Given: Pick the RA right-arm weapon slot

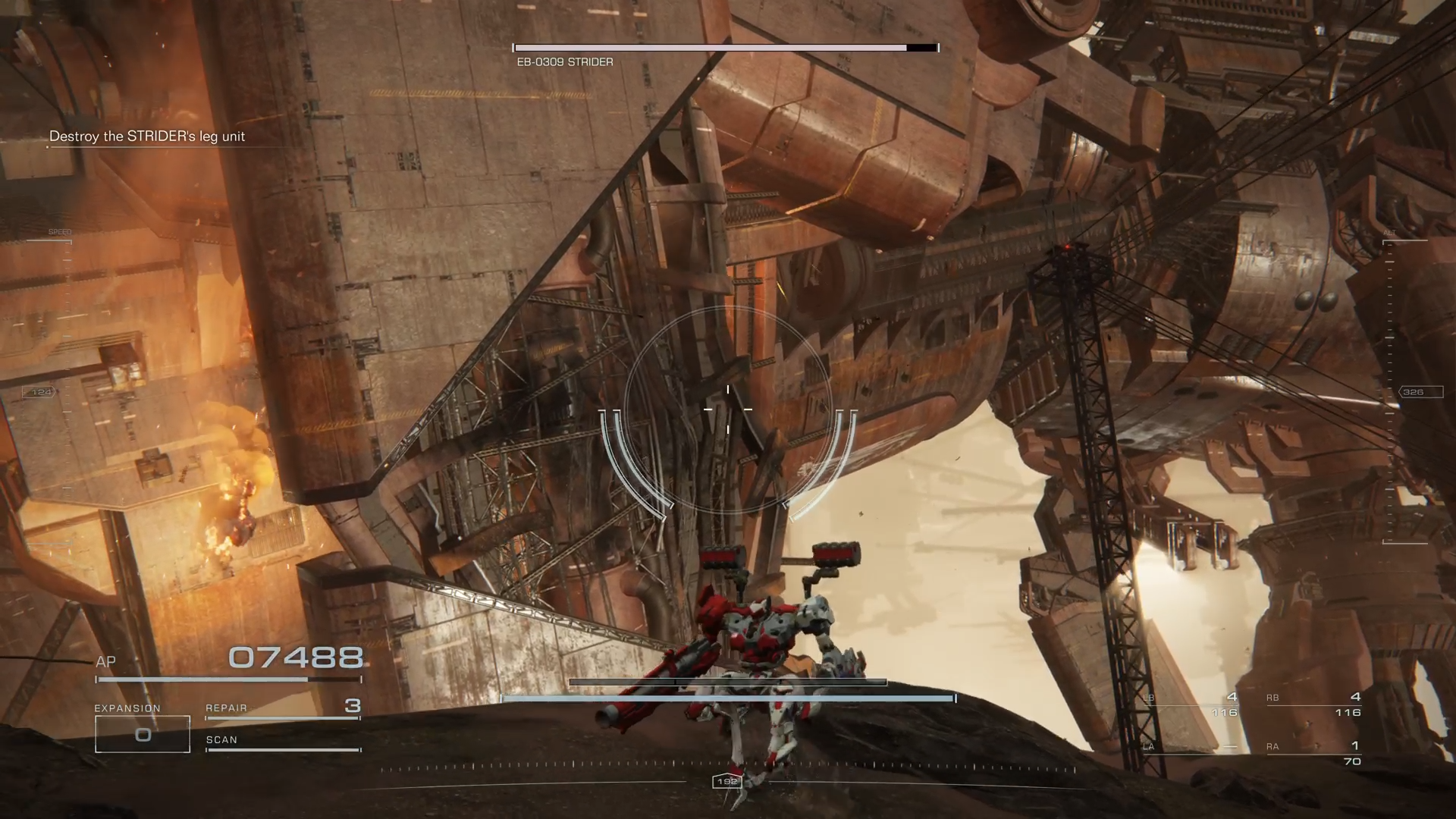Looking at the screenshot, I should [x=1313, y=753].
